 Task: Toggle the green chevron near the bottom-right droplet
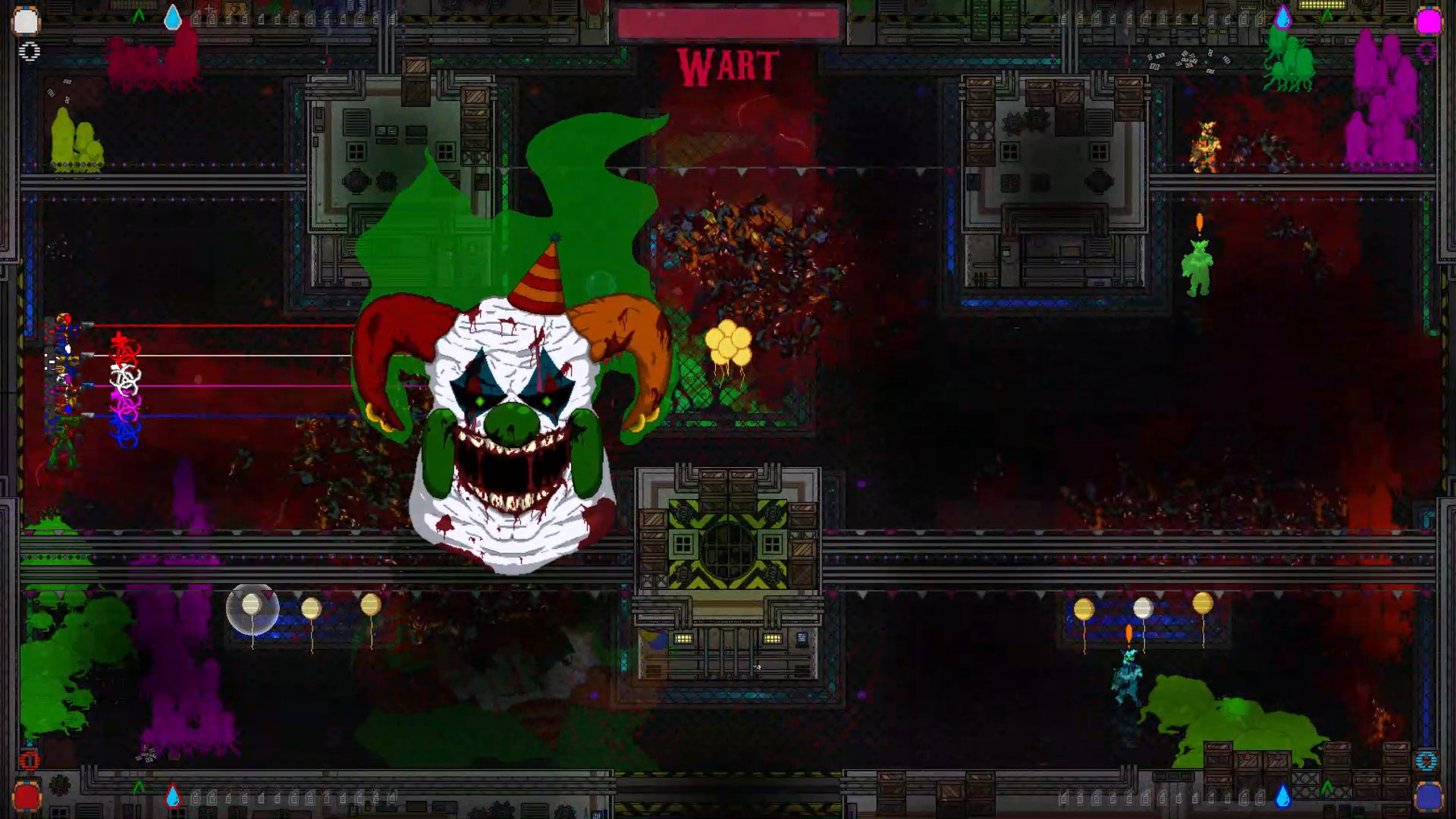tap(1328, 786)
